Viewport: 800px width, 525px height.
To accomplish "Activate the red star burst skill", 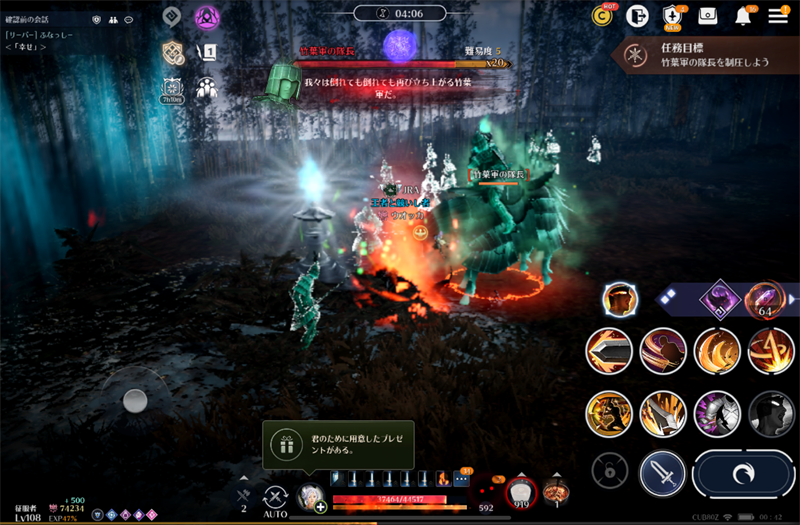I will pyautogui.click(x=771, y=351).
